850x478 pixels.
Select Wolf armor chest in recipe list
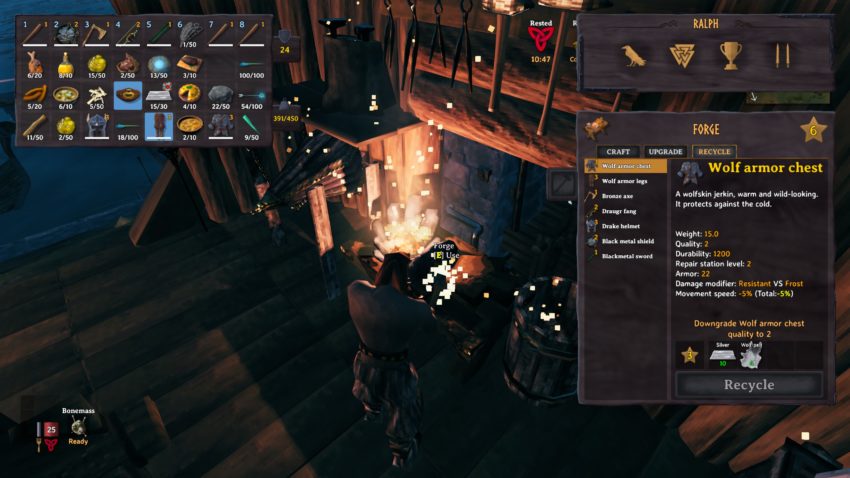coord(626,166)
